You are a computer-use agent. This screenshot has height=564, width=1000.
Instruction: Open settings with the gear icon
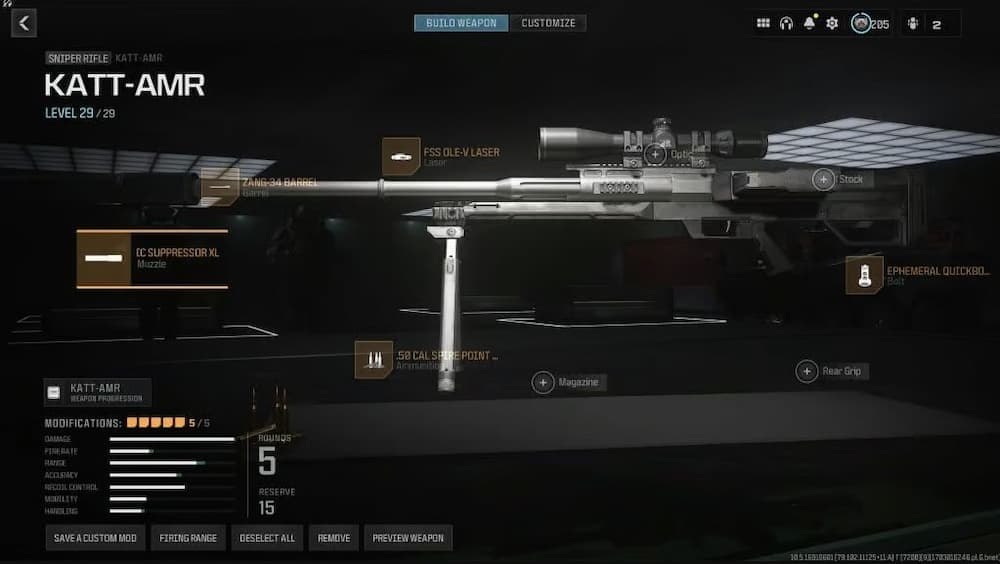point(832,23)
